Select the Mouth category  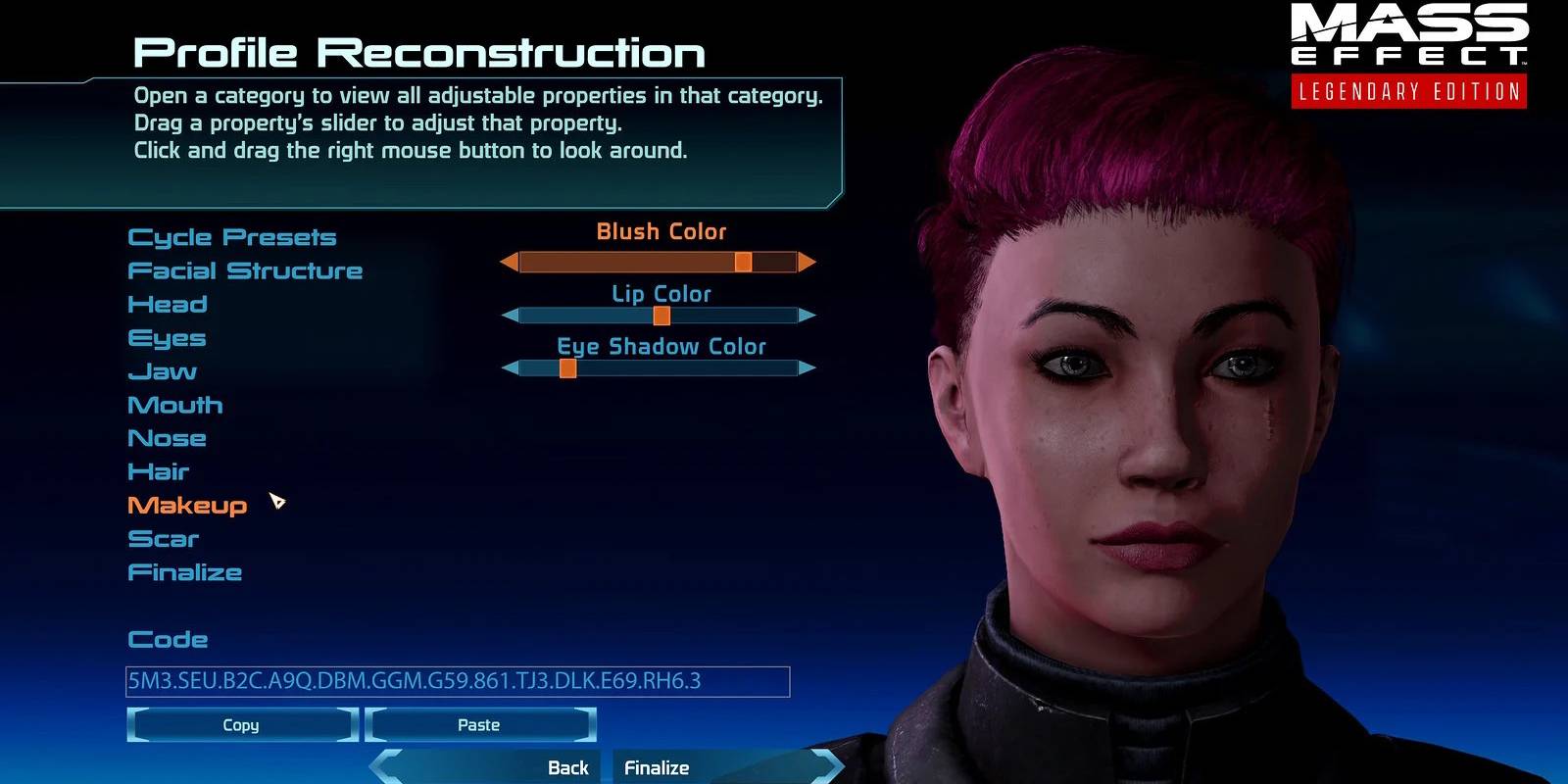[175, 405]
